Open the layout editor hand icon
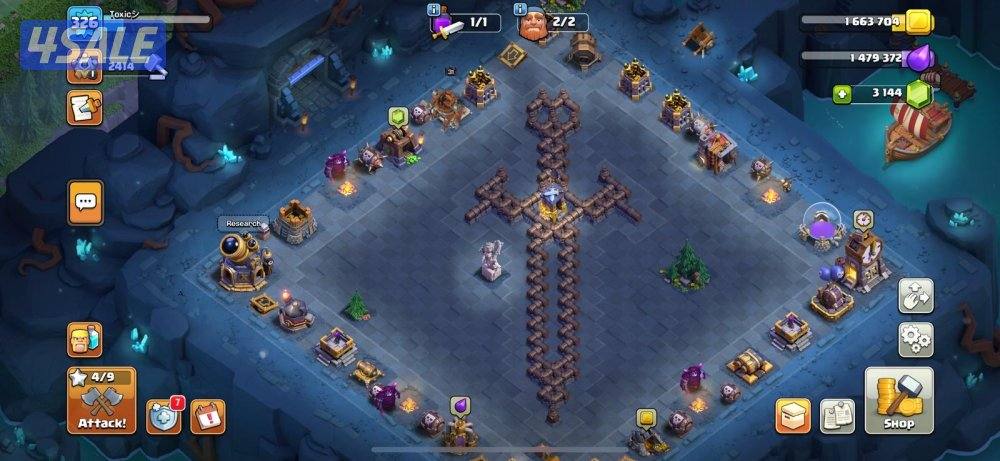 pyautogui.click(x=915, y=295)
